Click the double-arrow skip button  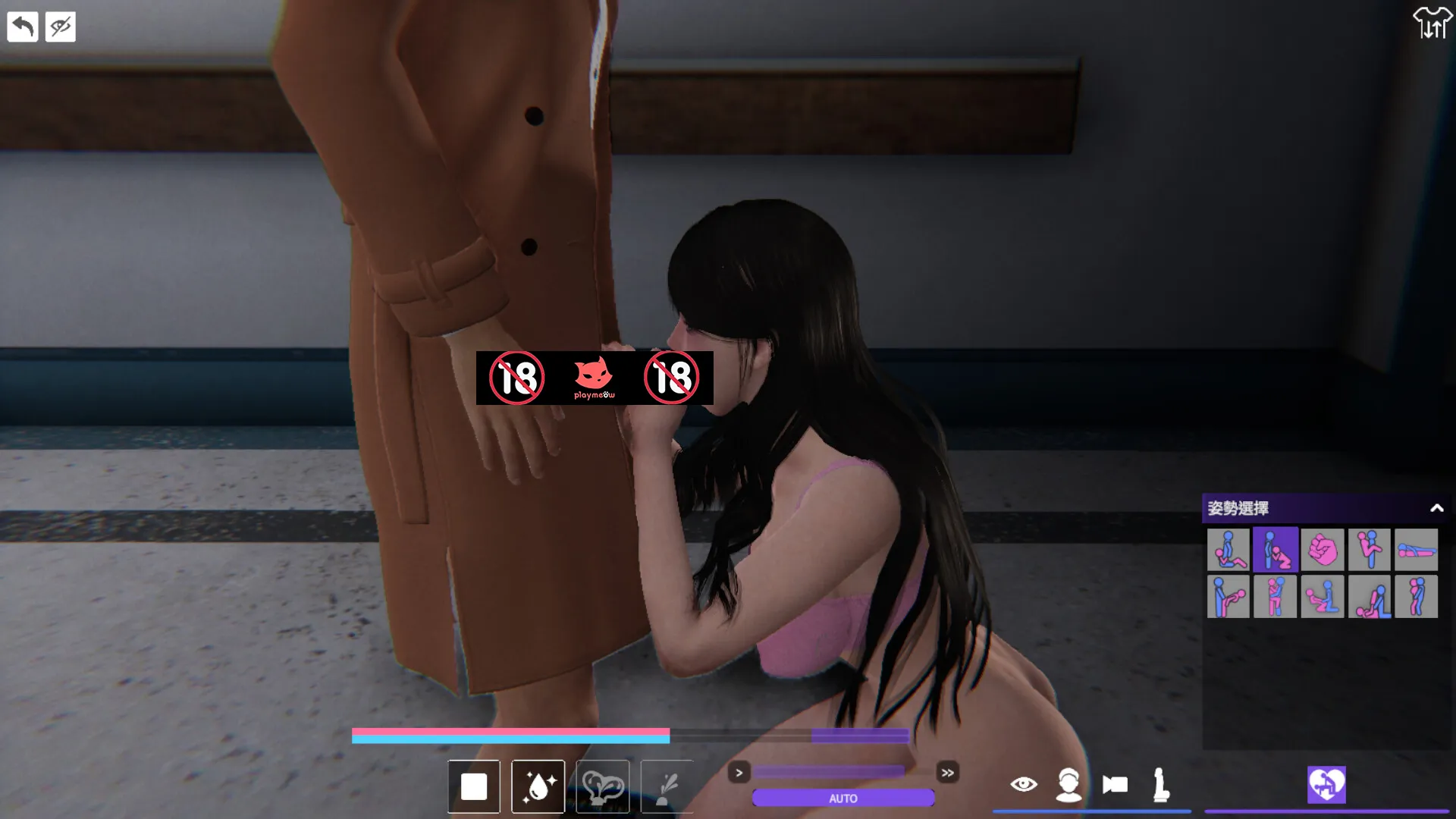click(948, 773)
